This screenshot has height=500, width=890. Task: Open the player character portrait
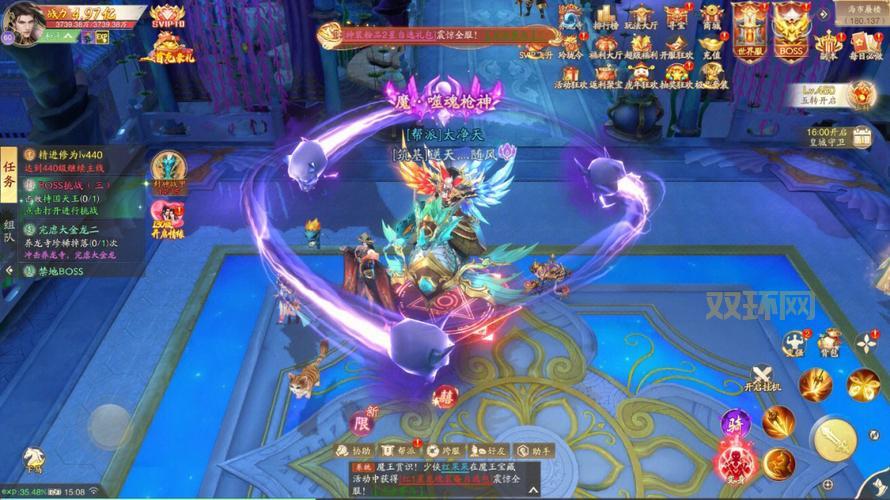click(x=22, y=20)
